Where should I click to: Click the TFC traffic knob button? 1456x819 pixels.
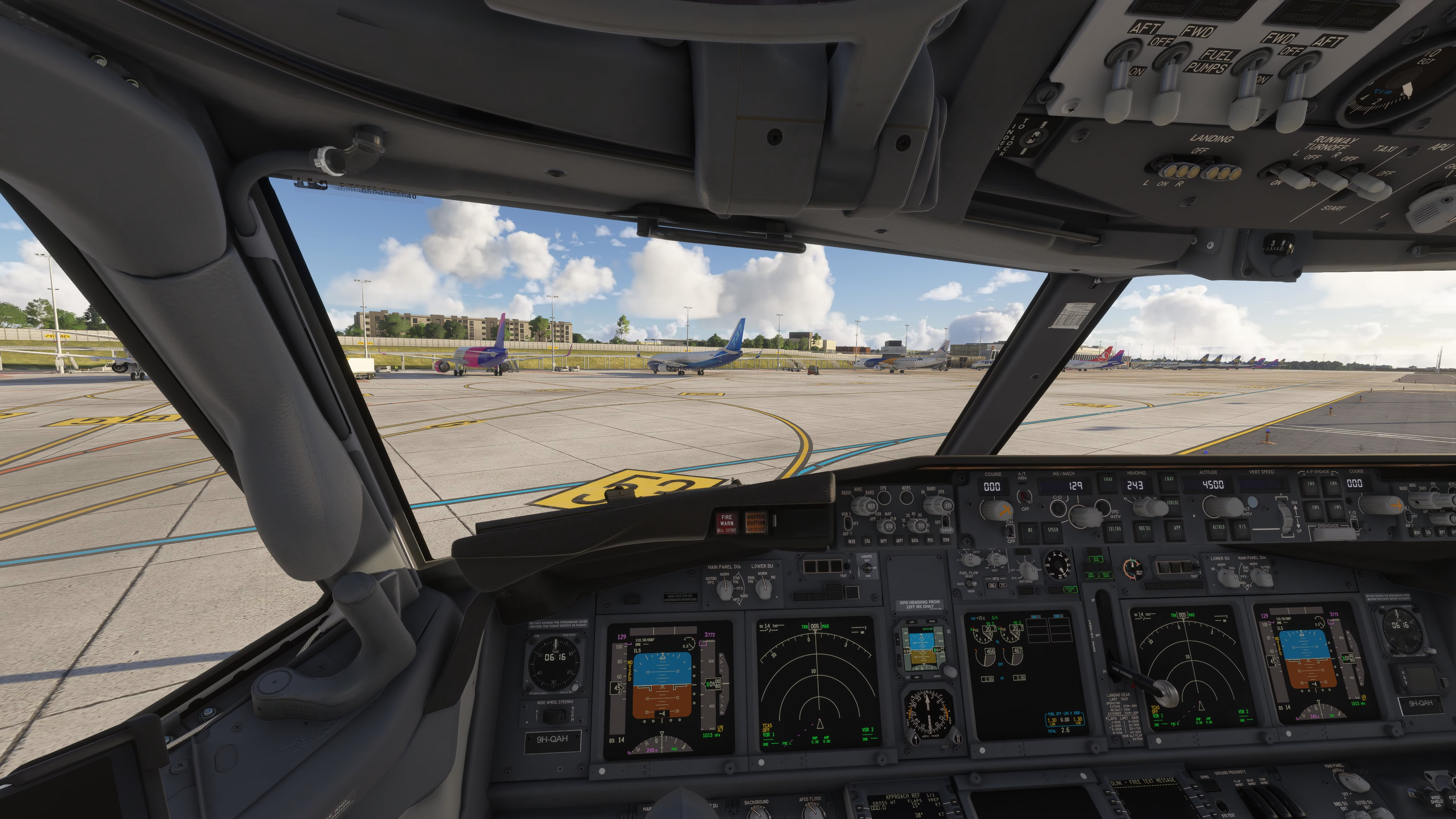click(x=921, y=526)
